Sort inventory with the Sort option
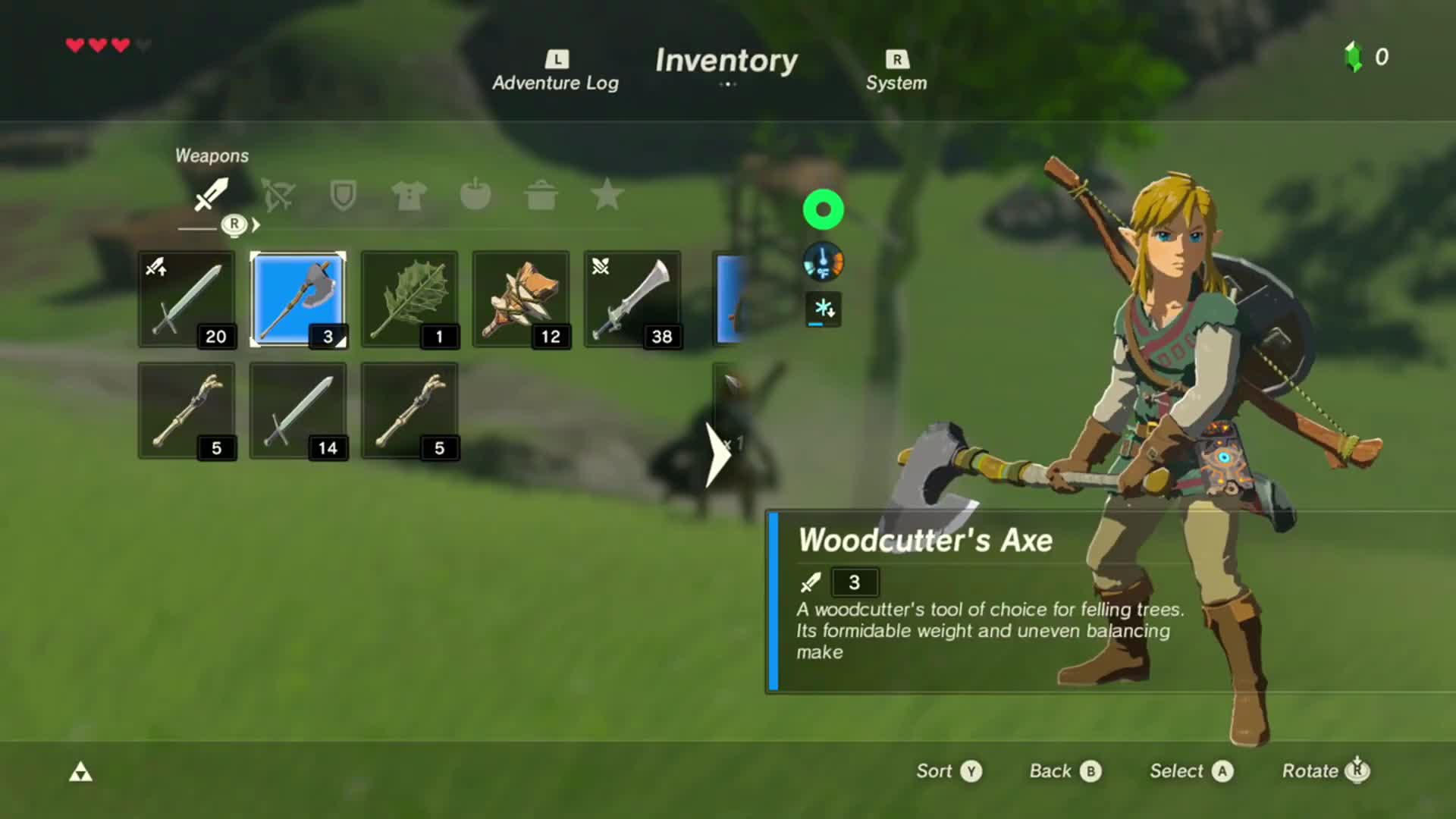This screenshot has height=819, width=1456. pos(946,771)
